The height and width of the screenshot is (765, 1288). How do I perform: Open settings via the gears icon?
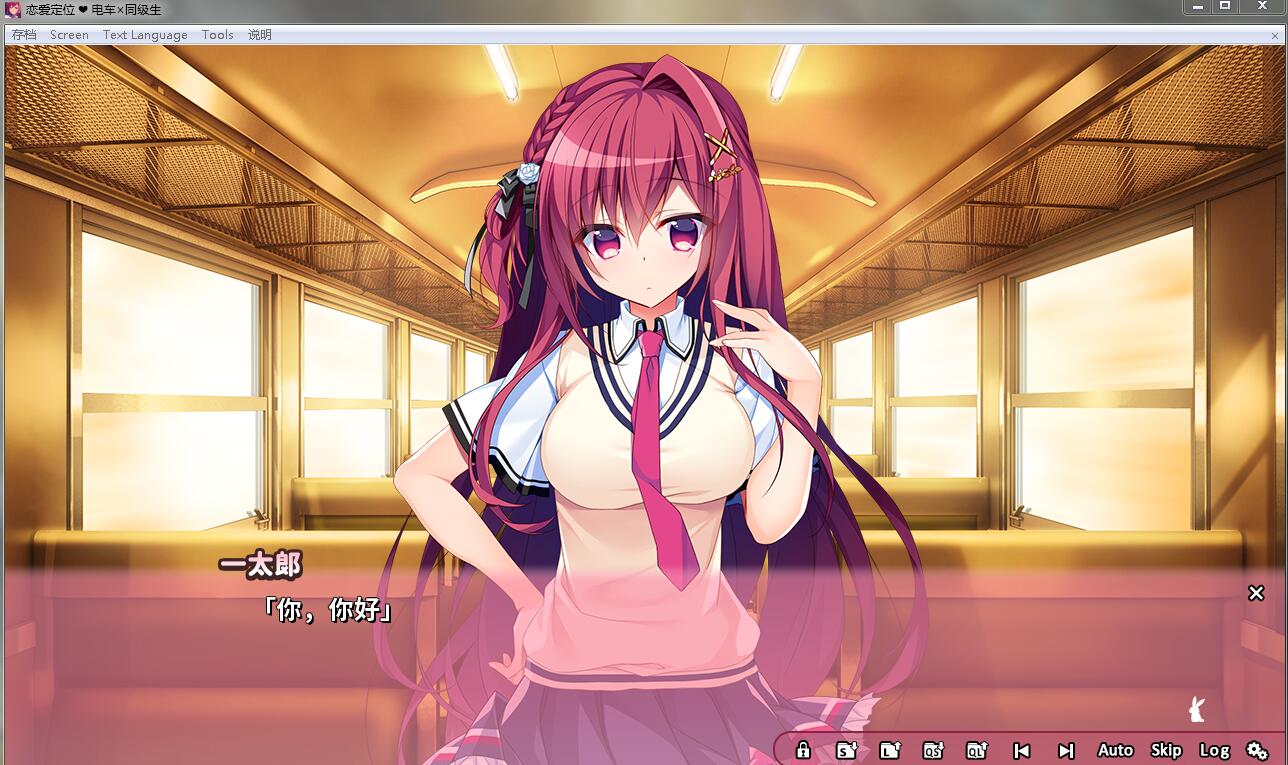point(1257,750)
